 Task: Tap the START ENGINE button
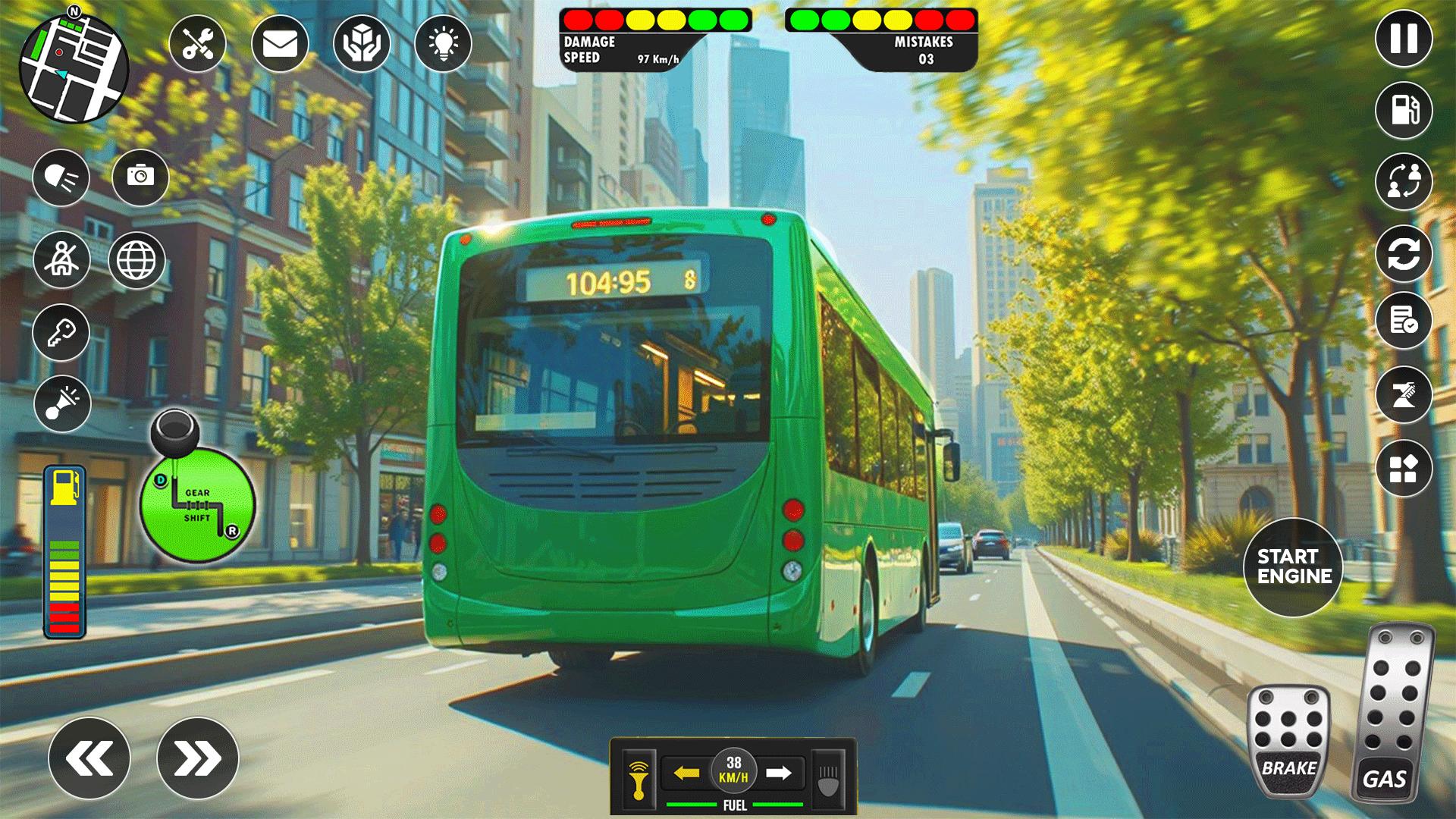1294,566
